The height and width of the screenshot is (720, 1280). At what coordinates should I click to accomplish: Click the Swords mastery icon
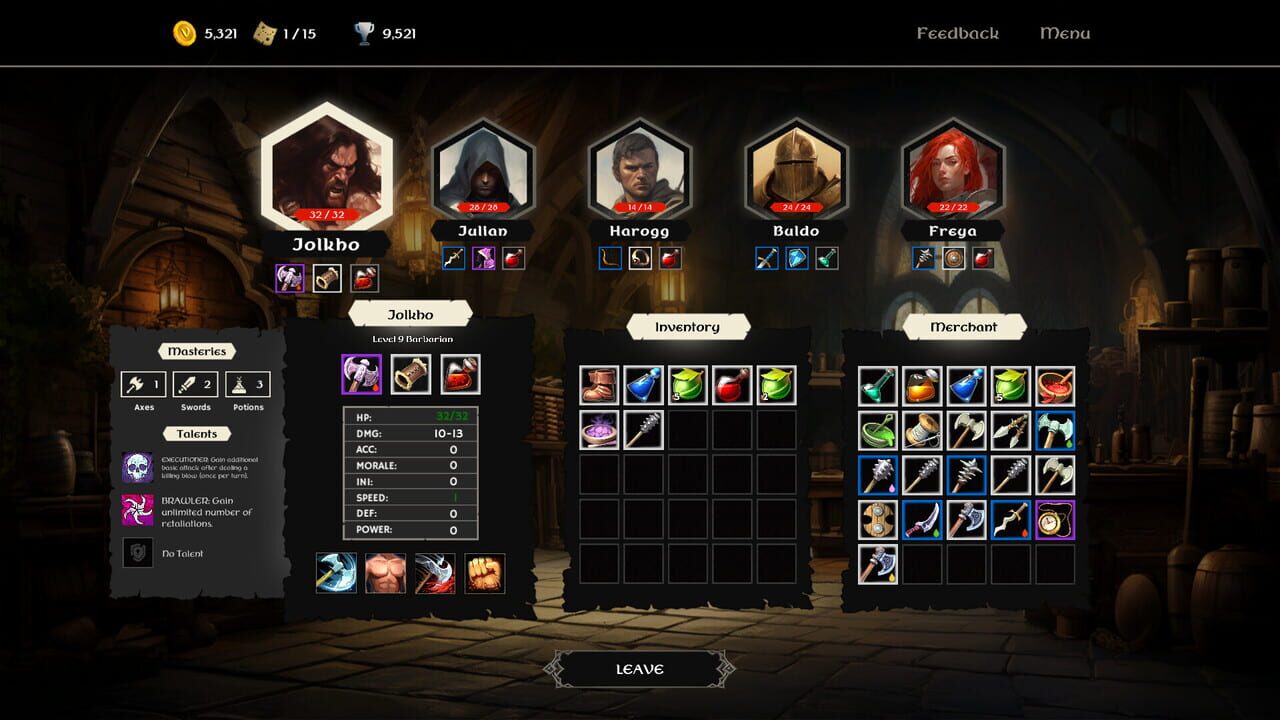tap(189, 384)
